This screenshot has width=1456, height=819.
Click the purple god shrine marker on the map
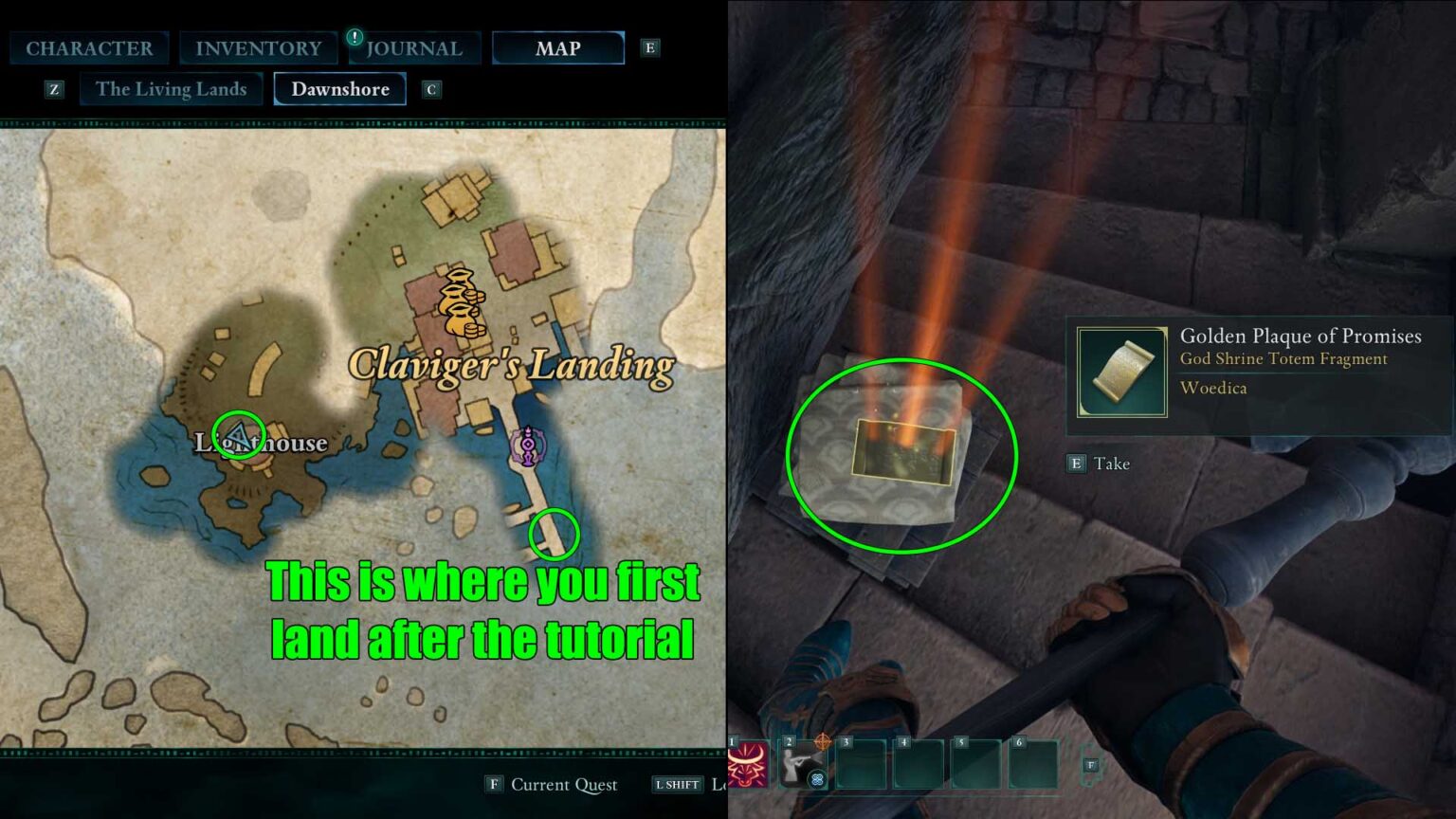pos(528,446)
